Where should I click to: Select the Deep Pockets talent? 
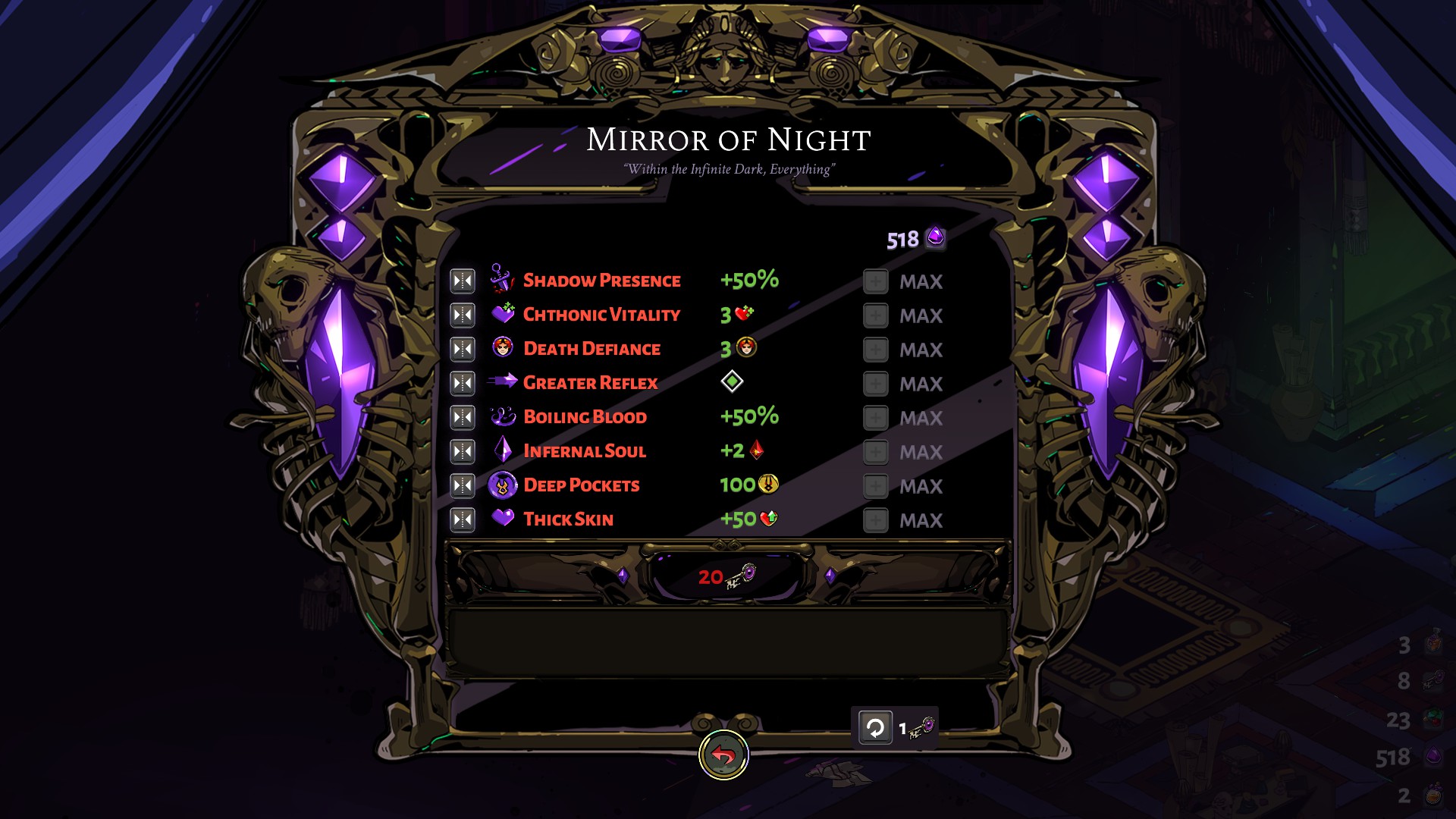pos(581,485)
